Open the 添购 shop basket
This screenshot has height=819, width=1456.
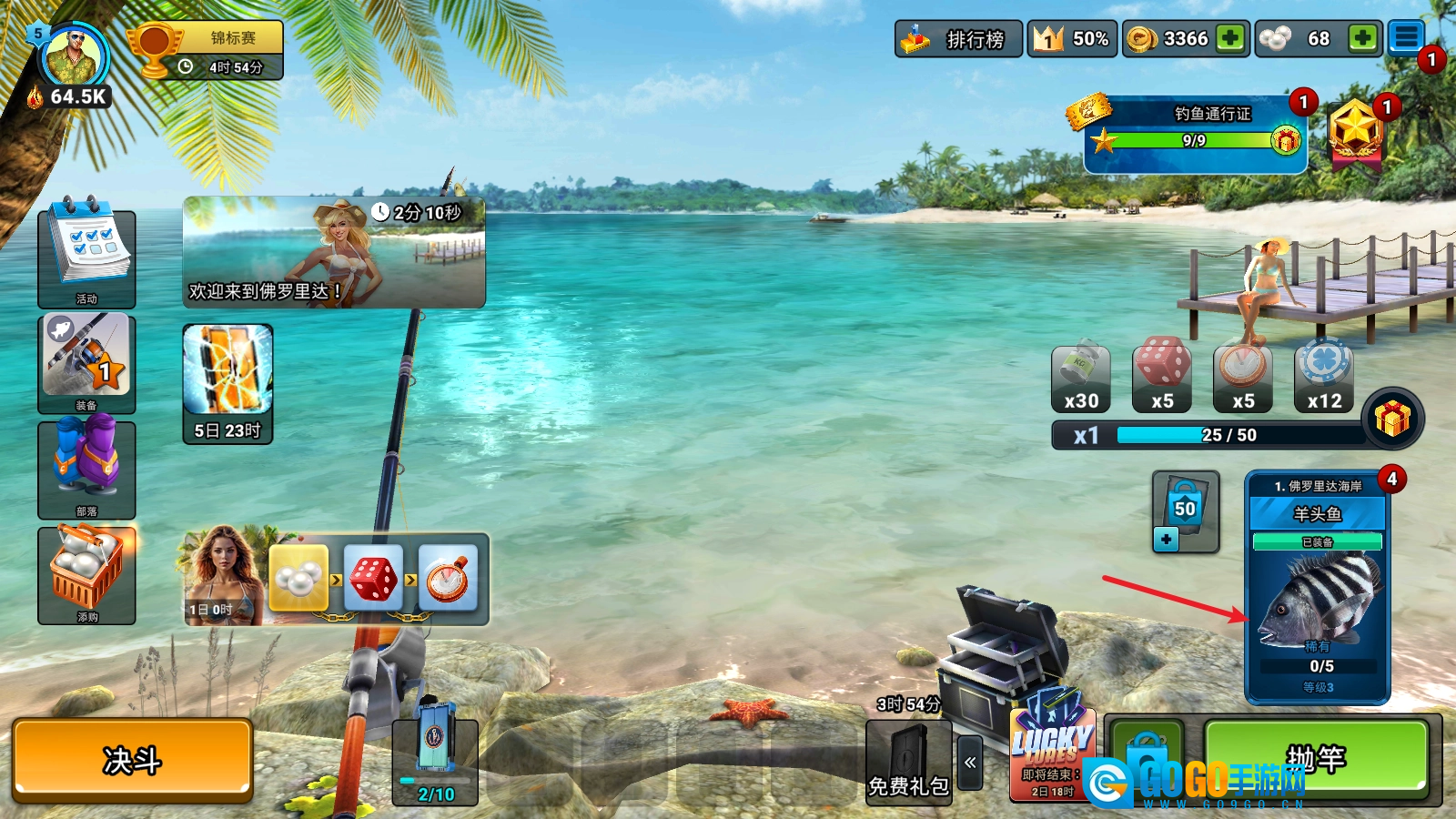click(86, 573)
